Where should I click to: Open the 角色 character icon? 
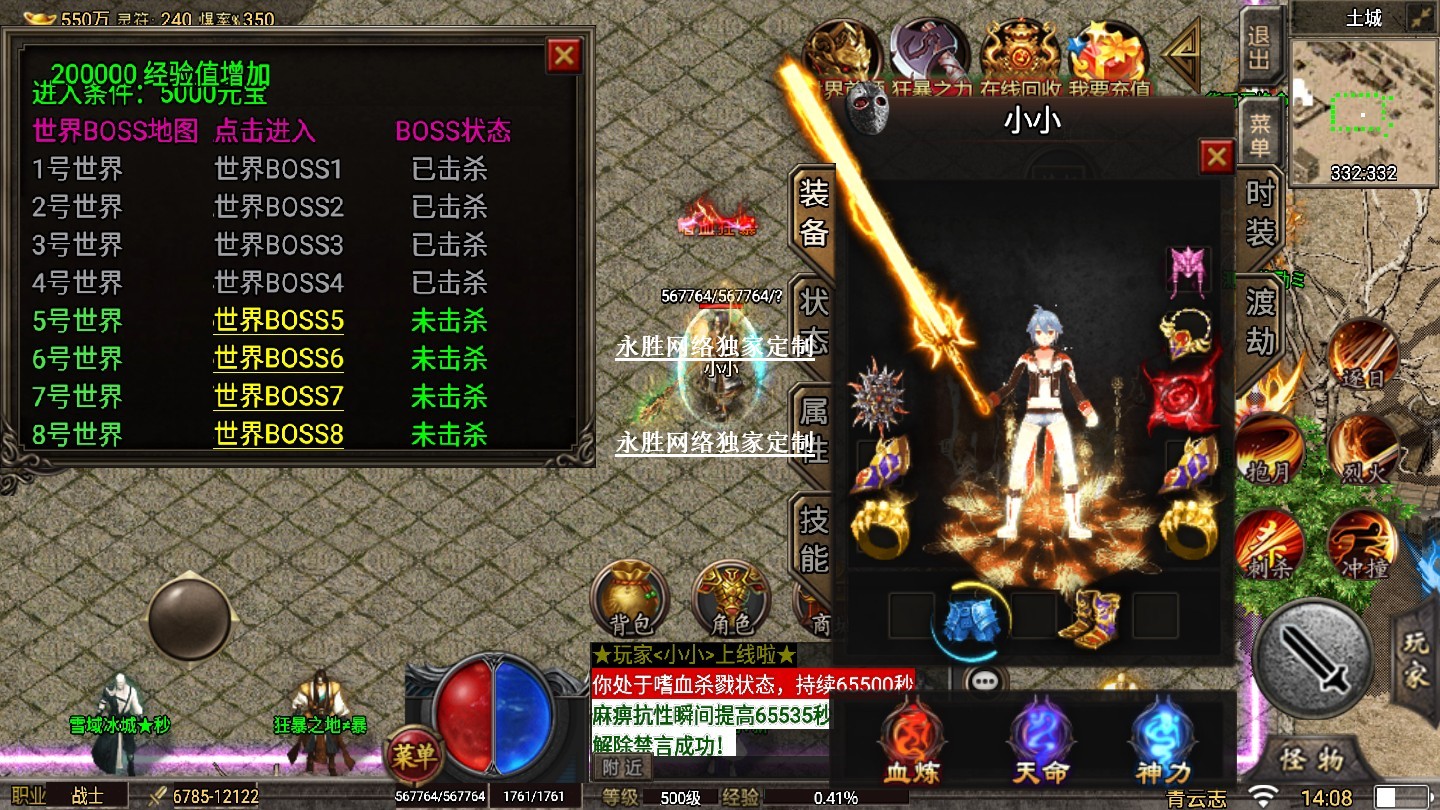pyautogui.click(x=731, y=599)
